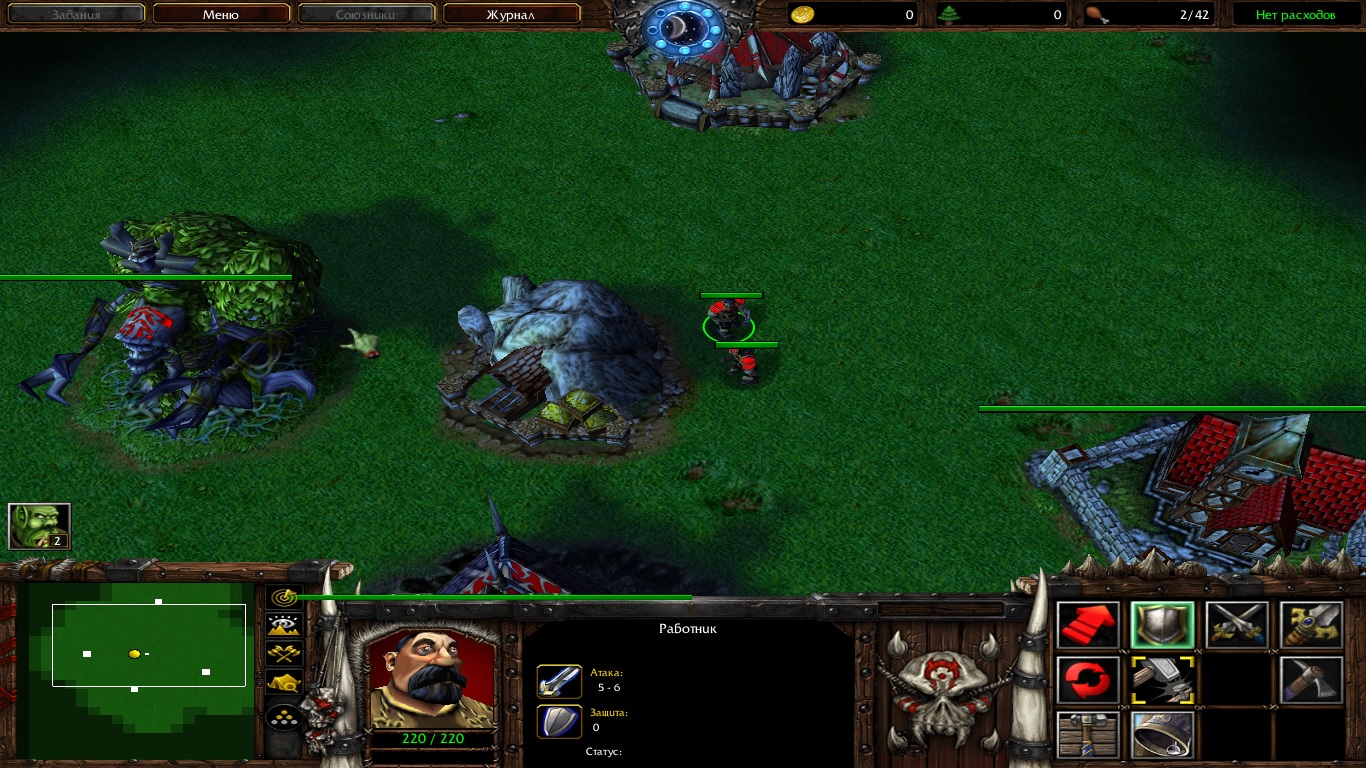Toggle the hammer Repair command
Screen dimensions: 1366x768
tap(1162, 680)
